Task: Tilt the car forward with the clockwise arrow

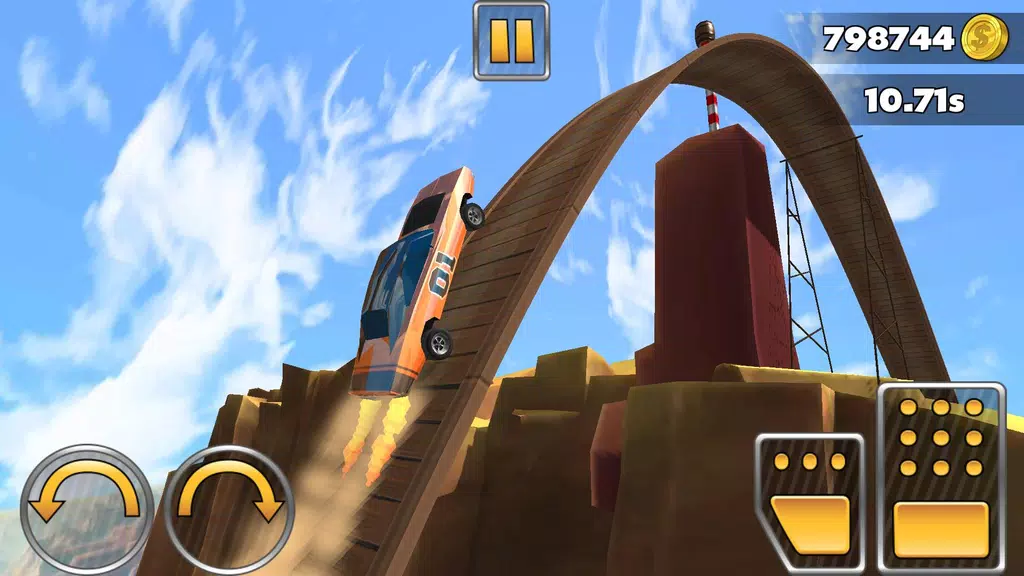Action: click(x=229, y=507)
